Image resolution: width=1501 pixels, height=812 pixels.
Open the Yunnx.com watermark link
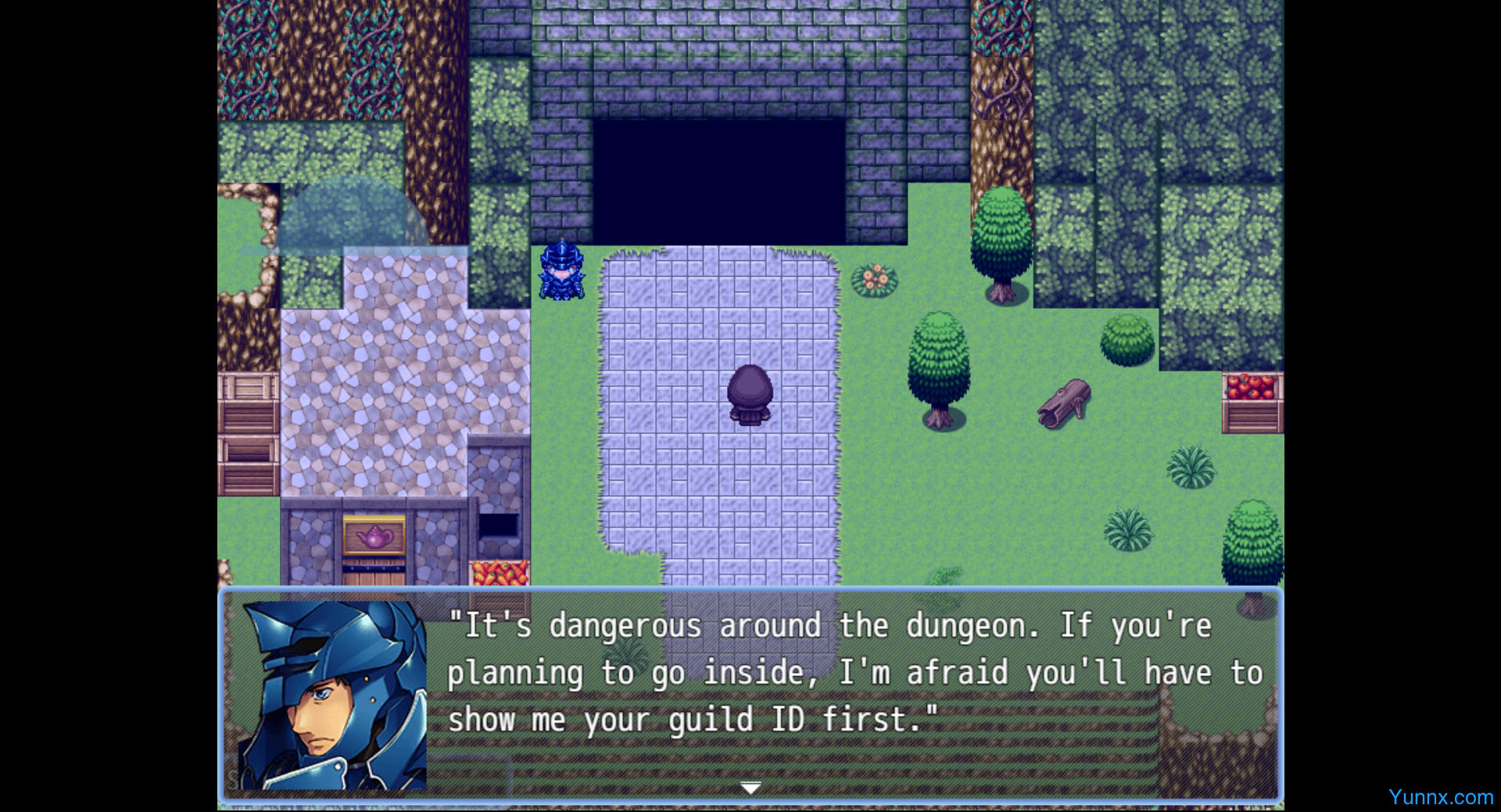pos(1440,797)
